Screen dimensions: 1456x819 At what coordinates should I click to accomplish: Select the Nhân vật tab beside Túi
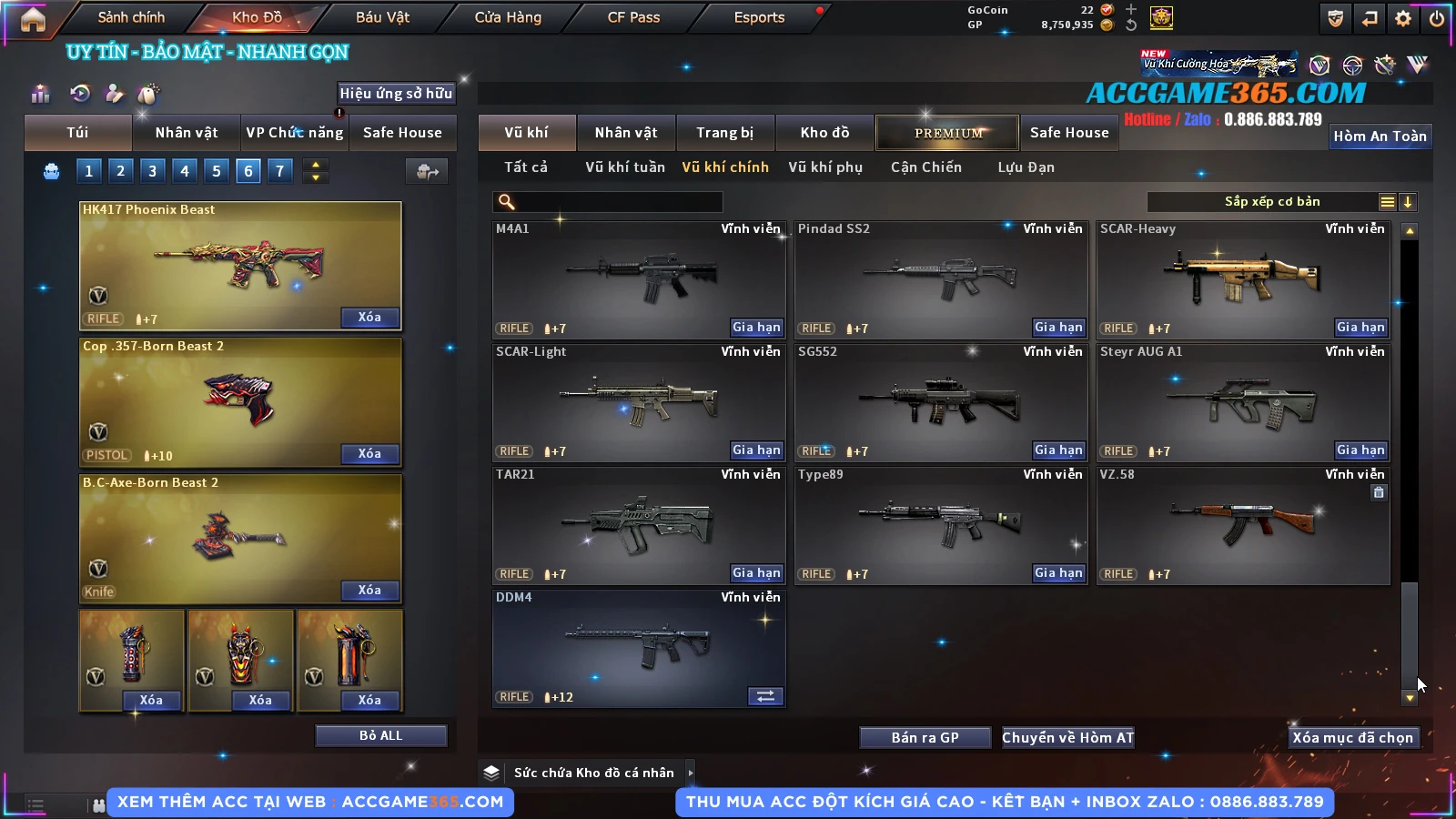(187, 133)
